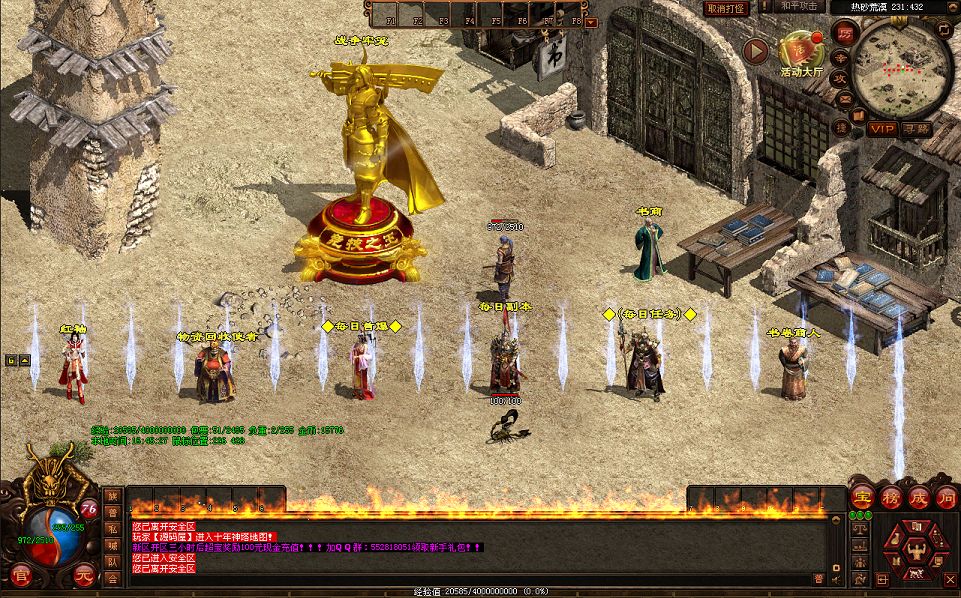Image resolution: width=961 pixels, height=598 pixels.
Task: Open the 成 achievements button
Action: tap(918, 497)
